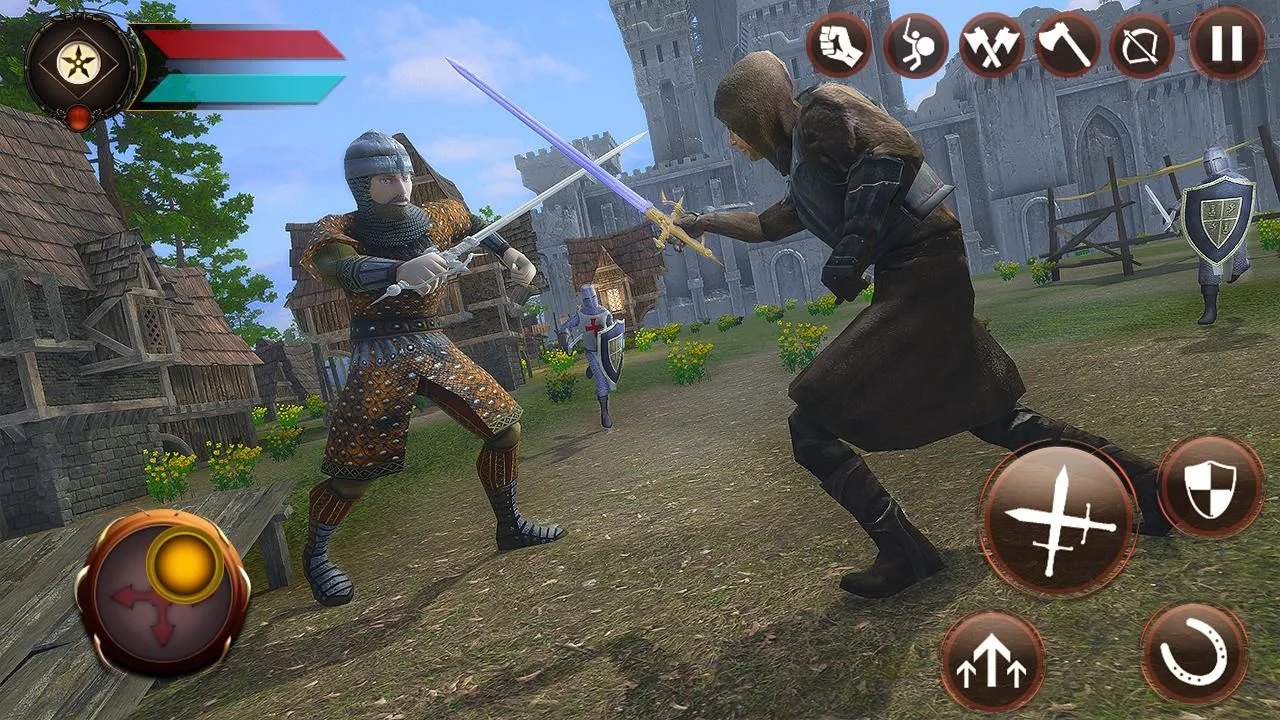
Task: Attack with the crossed swords button
Action: coord(1058,519)
